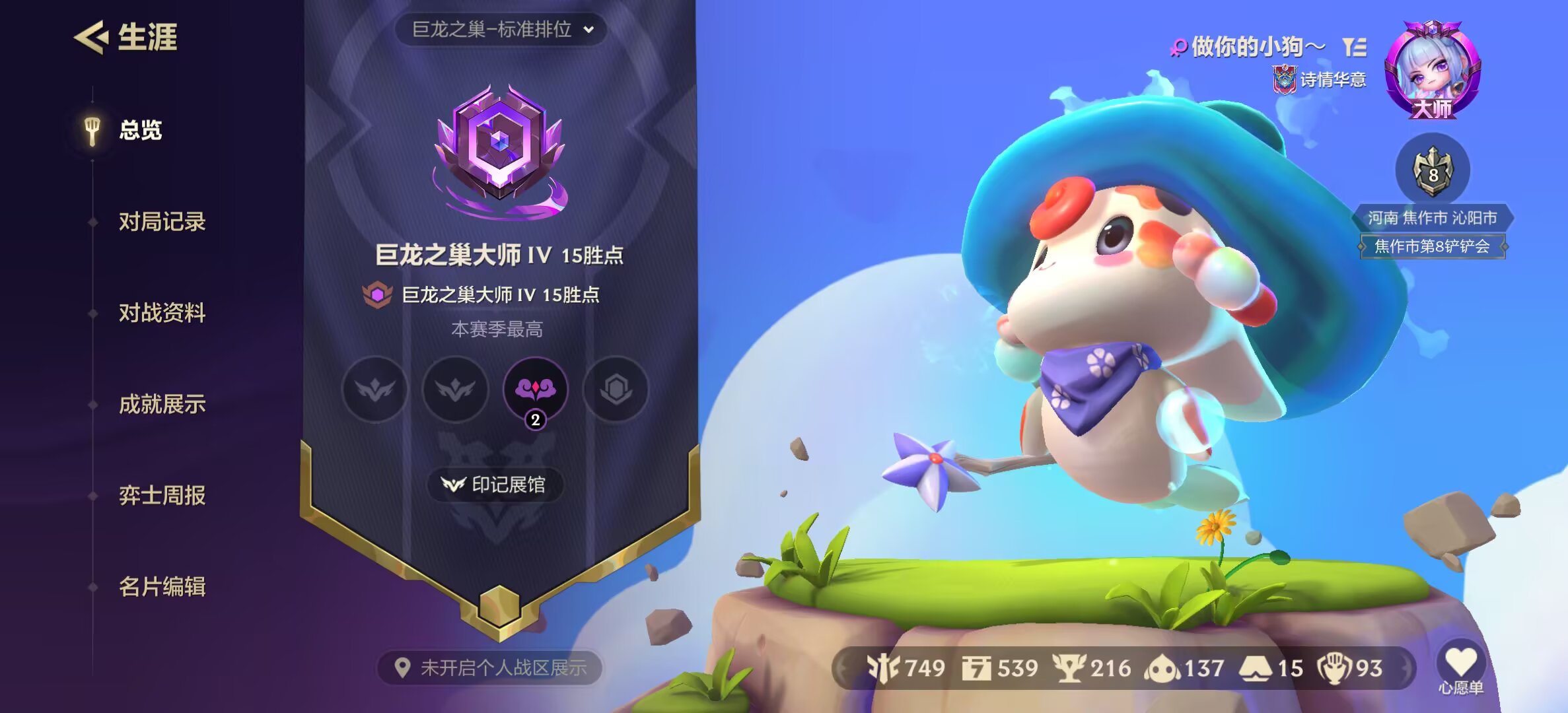Open the list icon beside the player name
Viewport: 1568px width, 713px height.
[x=1354, y=47]
